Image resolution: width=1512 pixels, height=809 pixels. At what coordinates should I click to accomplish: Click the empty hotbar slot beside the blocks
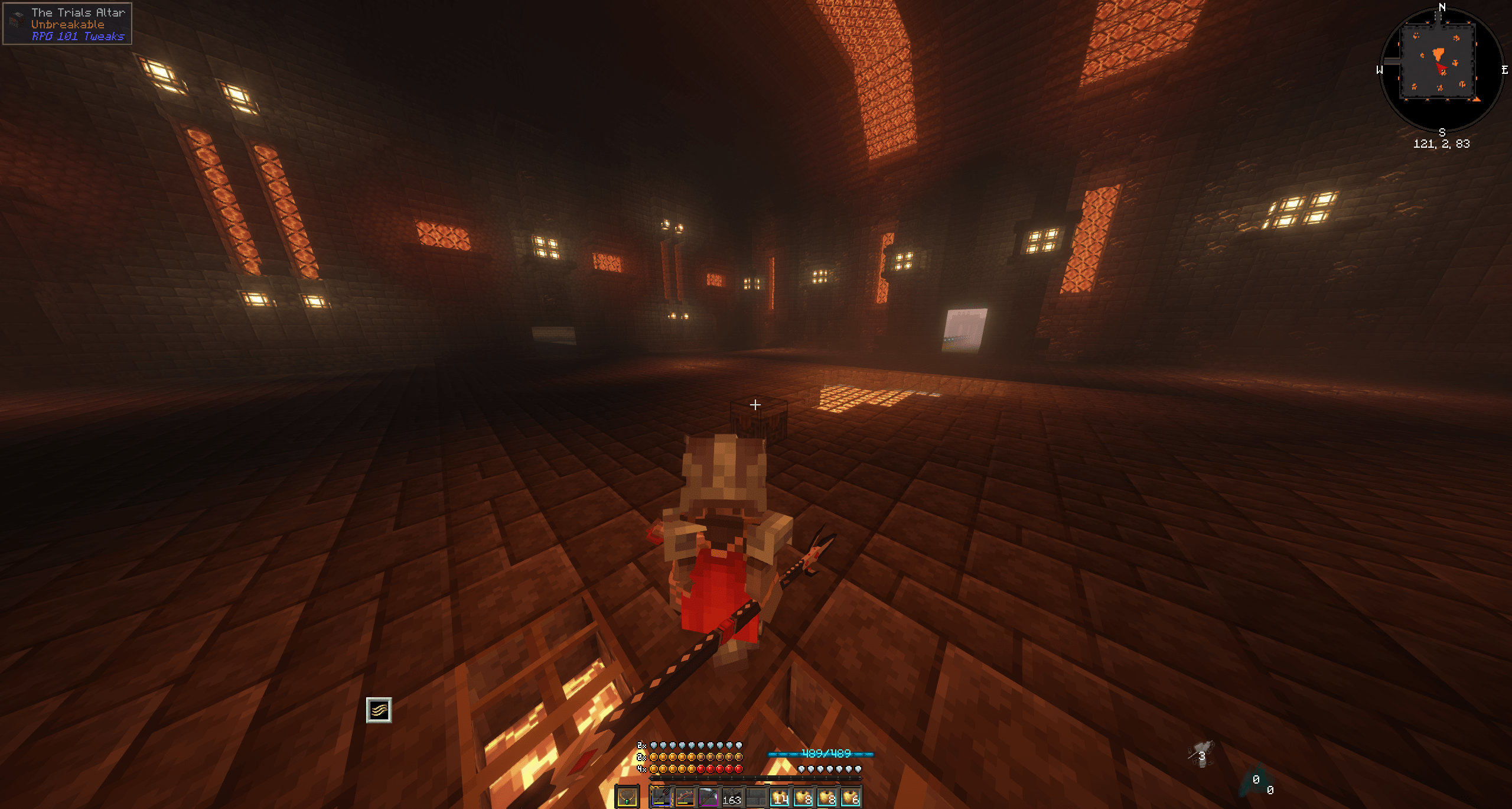click(757, 796)
